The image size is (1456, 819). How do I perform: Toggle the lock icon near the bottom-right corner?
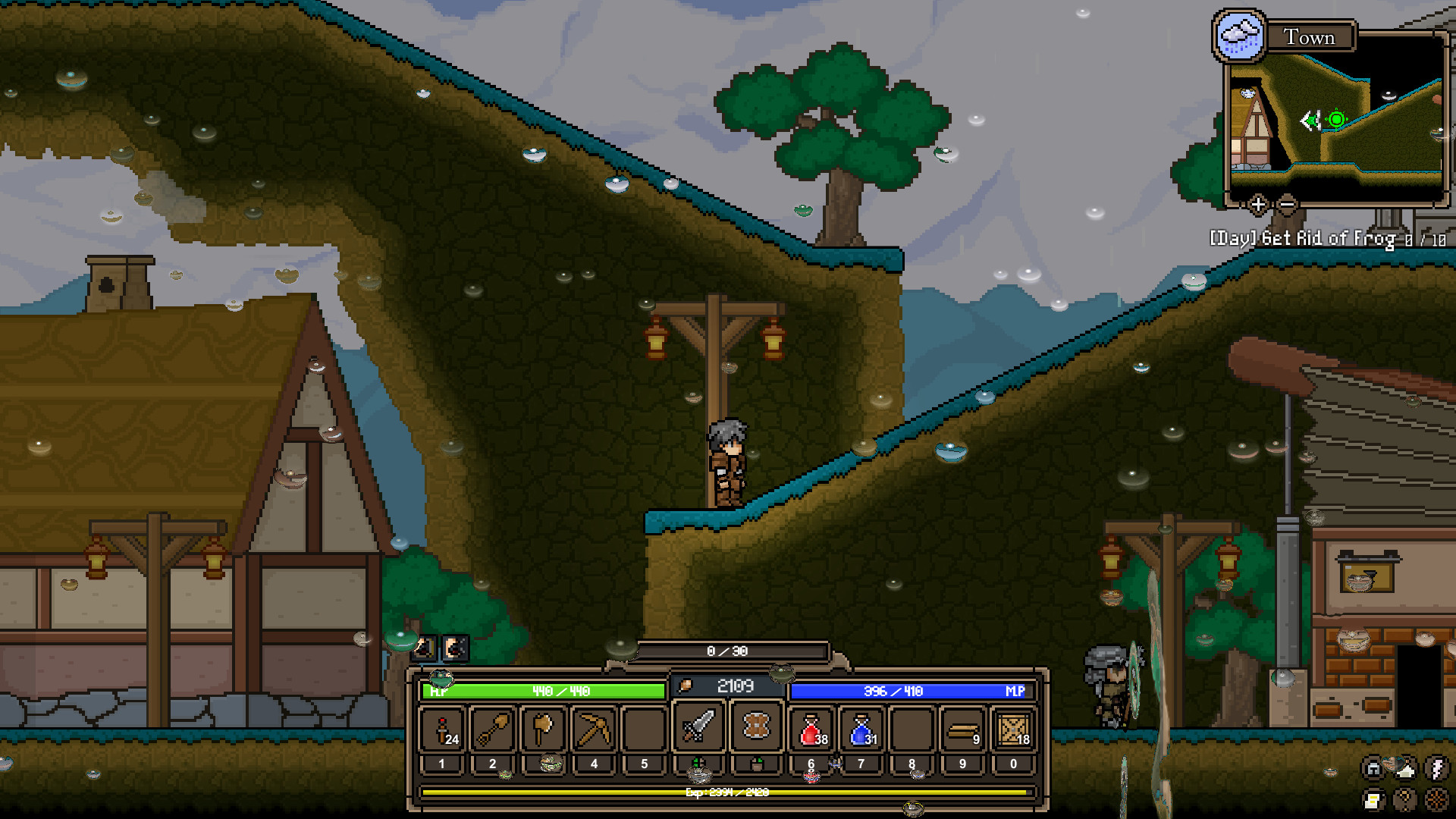[1373, 769]
